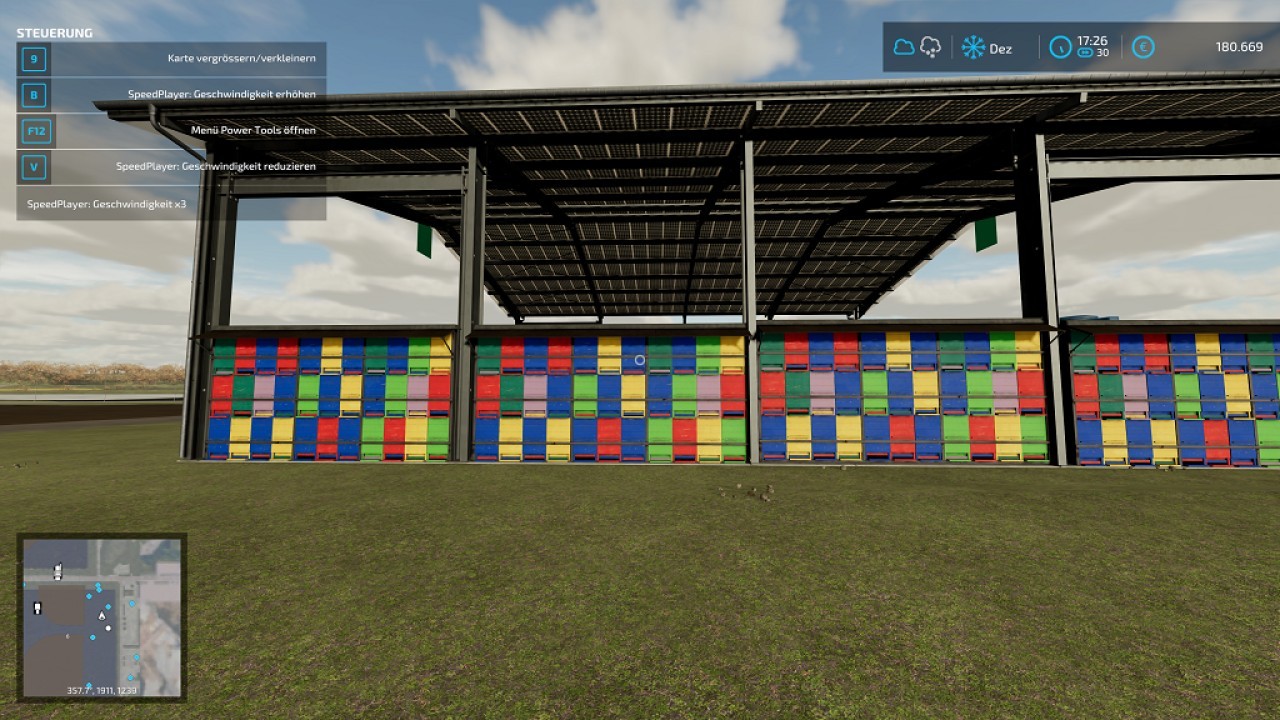
Task: Click the fast-forward pill icon under 17:26
Action: (1085, 52)
